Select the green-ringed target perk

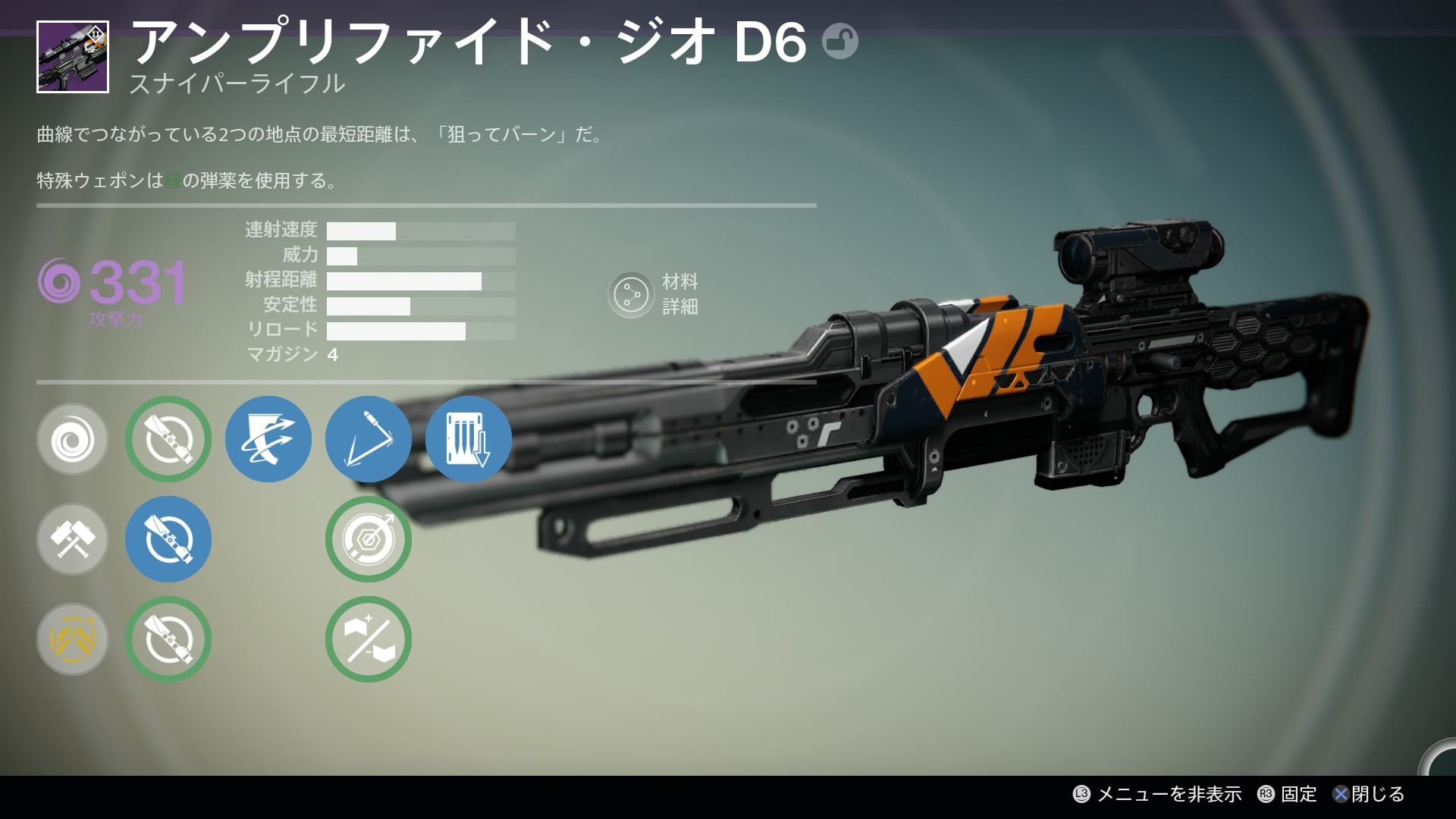[x=369, y=539]
